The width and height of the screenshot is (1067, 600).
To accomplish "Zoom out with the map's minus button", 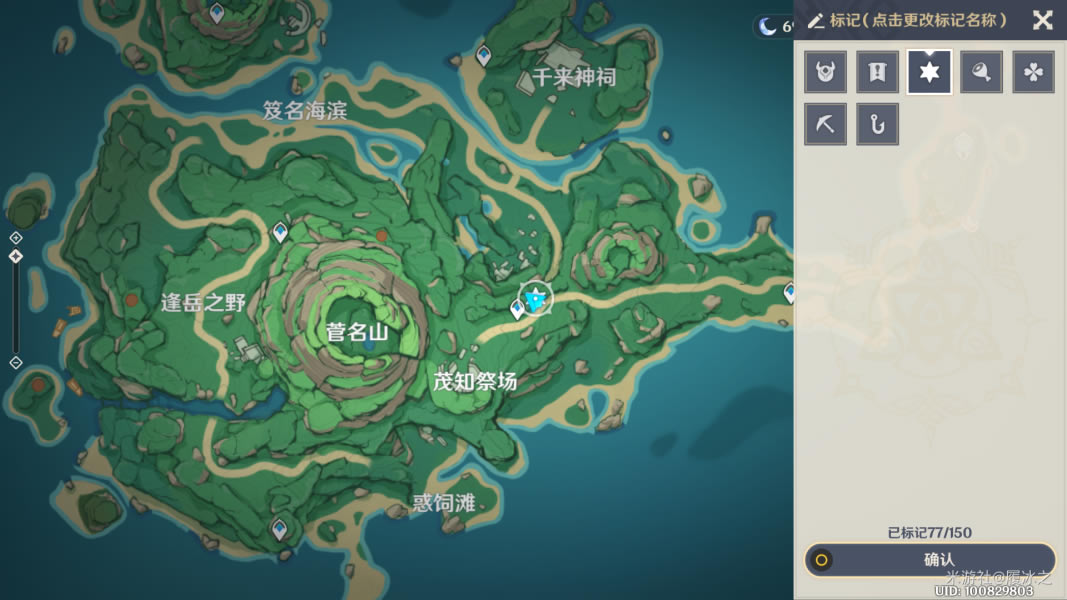I will tap(15, 362).
